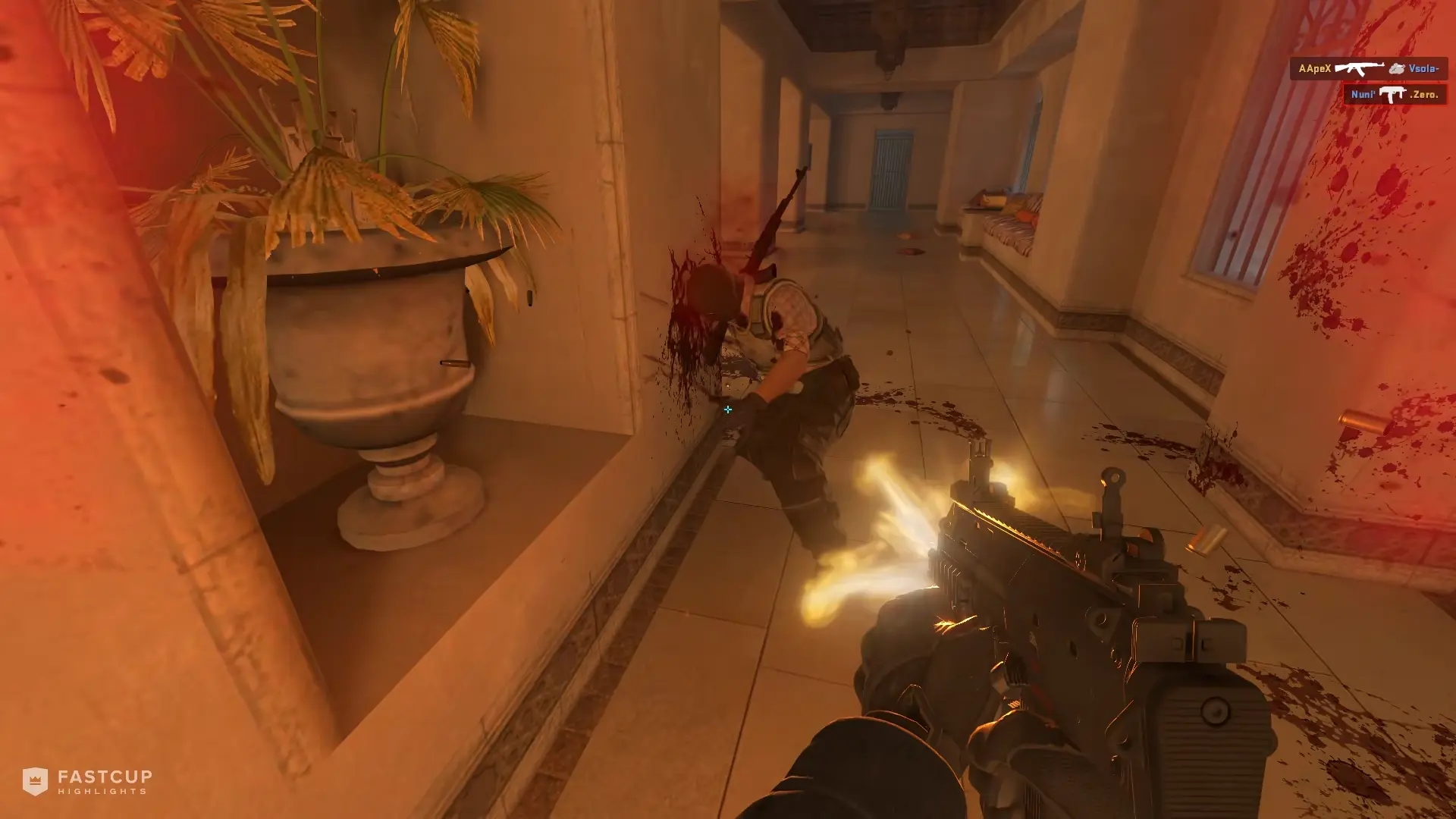Viewport: 1456px width, 819px height.
Task: Click the crosshair at screen center
Action: pyautogui.click(x=728, y=409)
